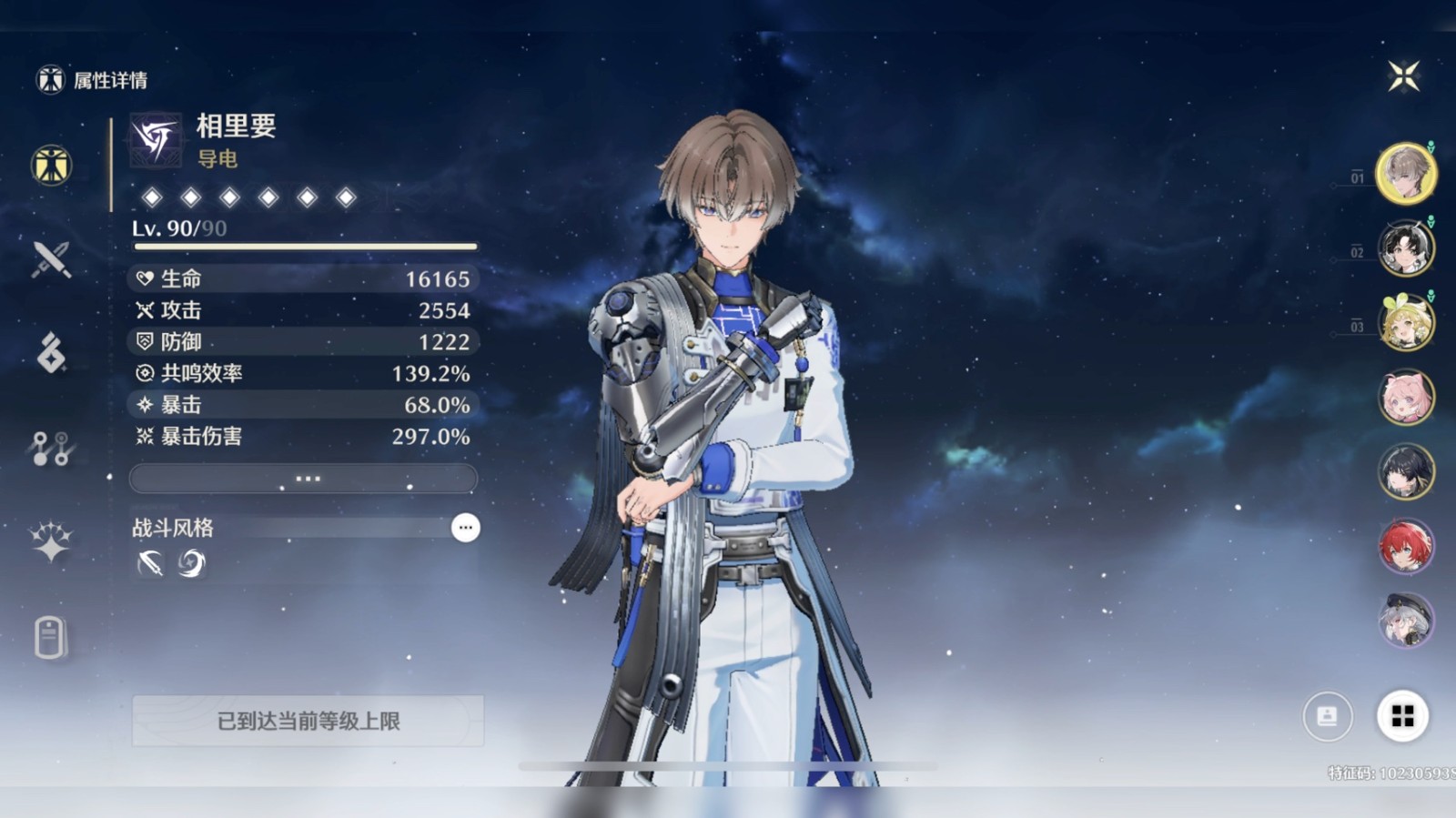Open the echoes tab below the sword
Screen dimensions: 1456x818
[x=51, y=353]
